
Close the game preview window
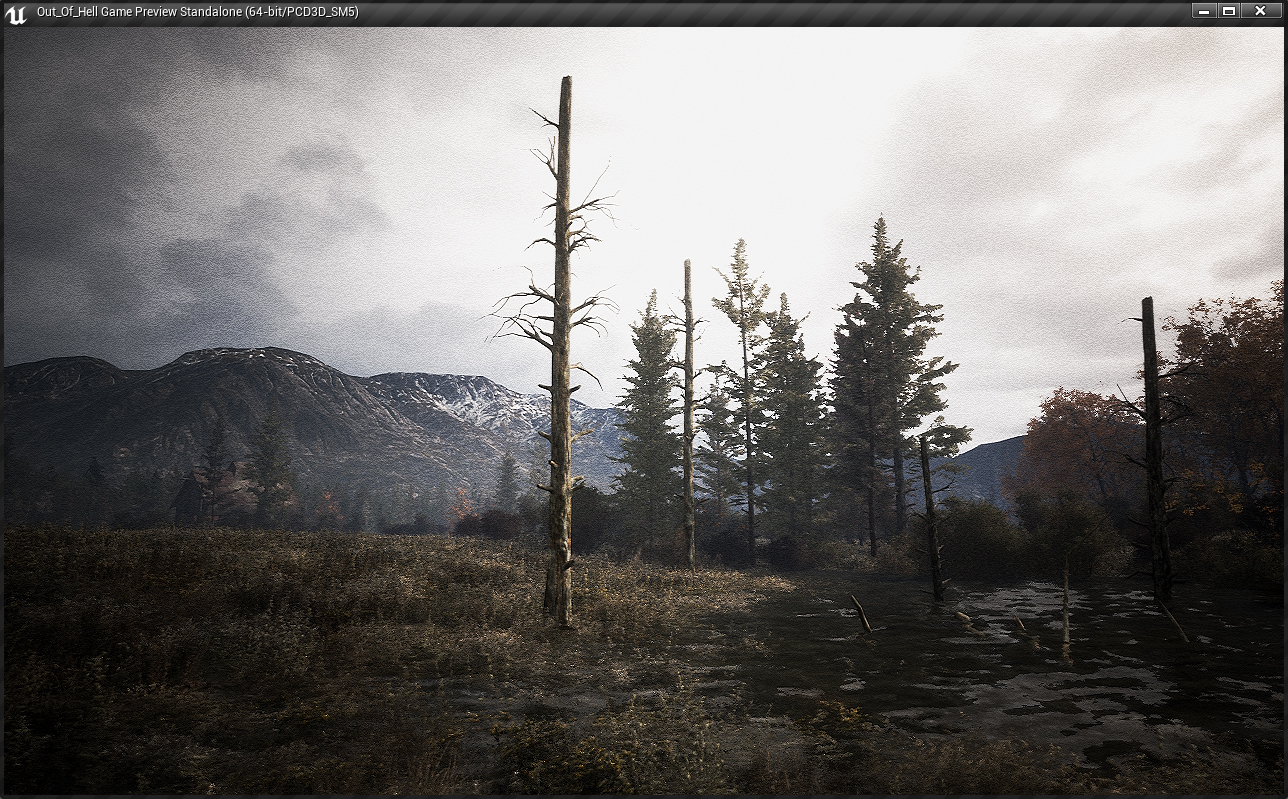[1260, 11]
